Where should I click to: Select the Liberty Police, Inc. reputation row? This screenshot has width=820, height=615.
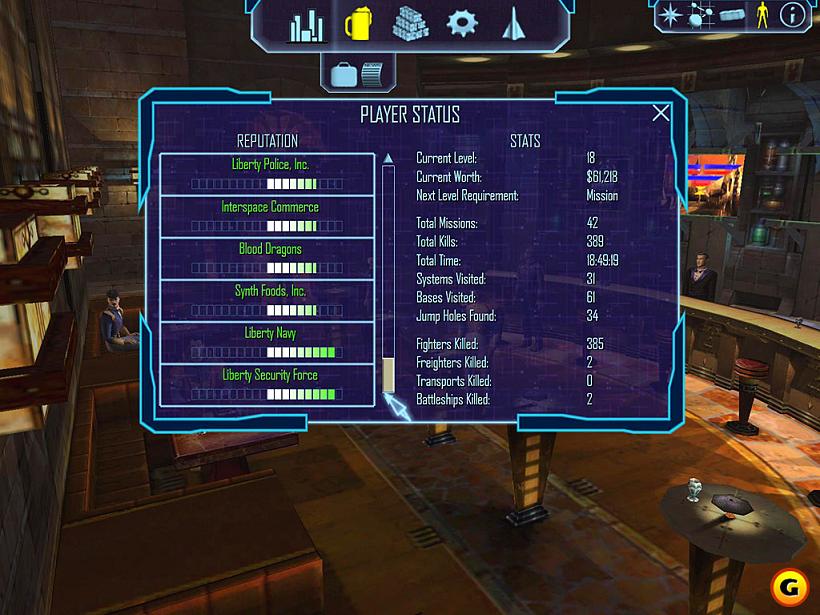266,173
